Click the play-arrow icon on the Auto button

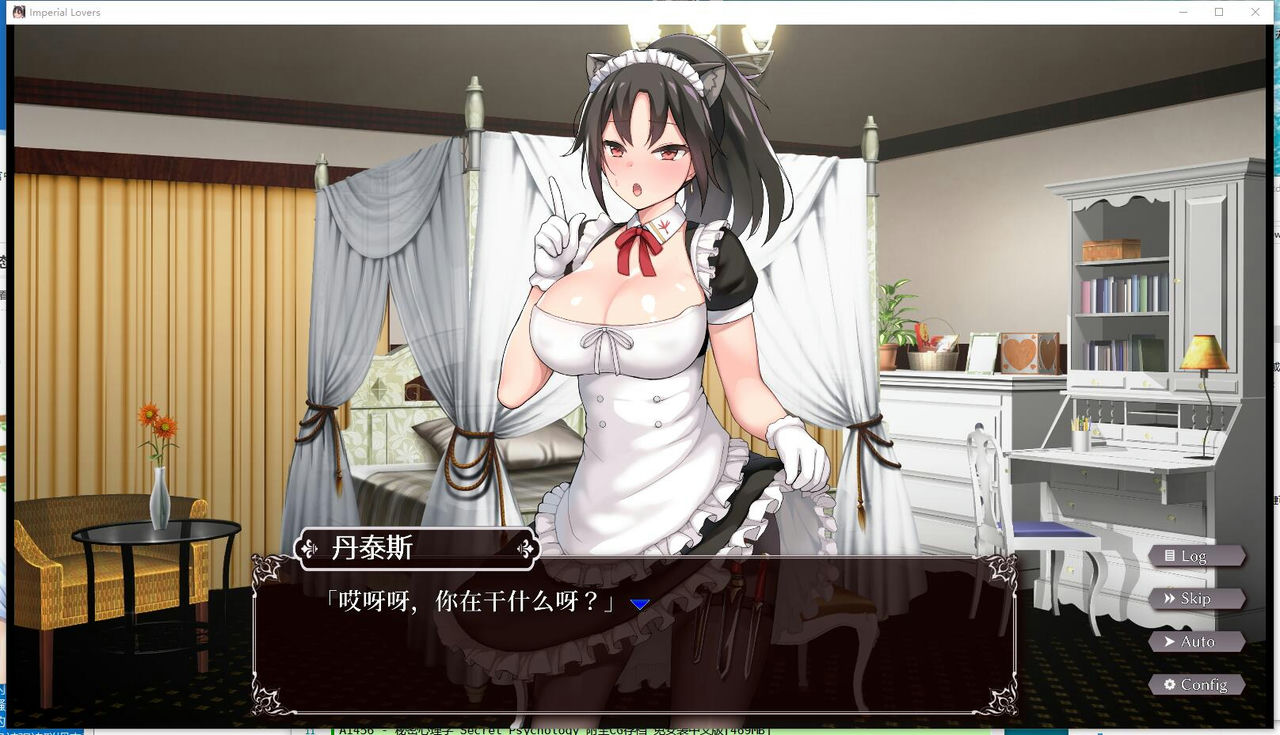pyautogui.click(x=1170, y=641)
